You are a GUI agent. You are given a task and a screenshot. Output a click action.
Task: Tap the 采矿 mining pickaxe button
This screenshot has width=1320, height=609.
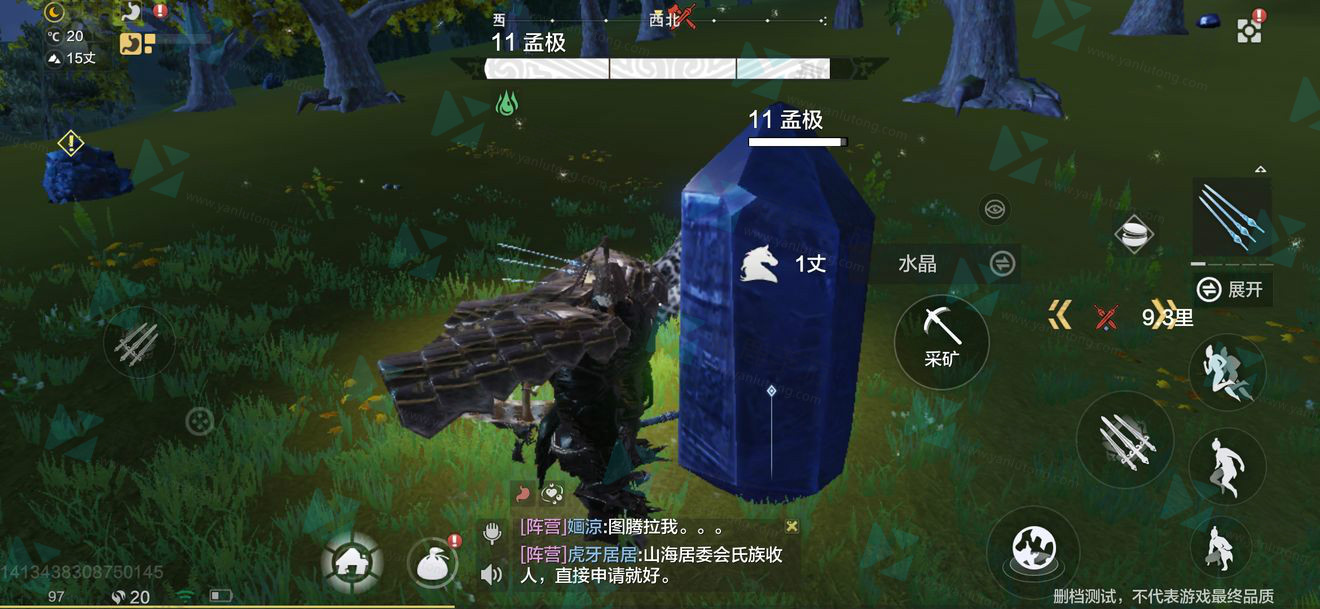(x=941, y=341)
